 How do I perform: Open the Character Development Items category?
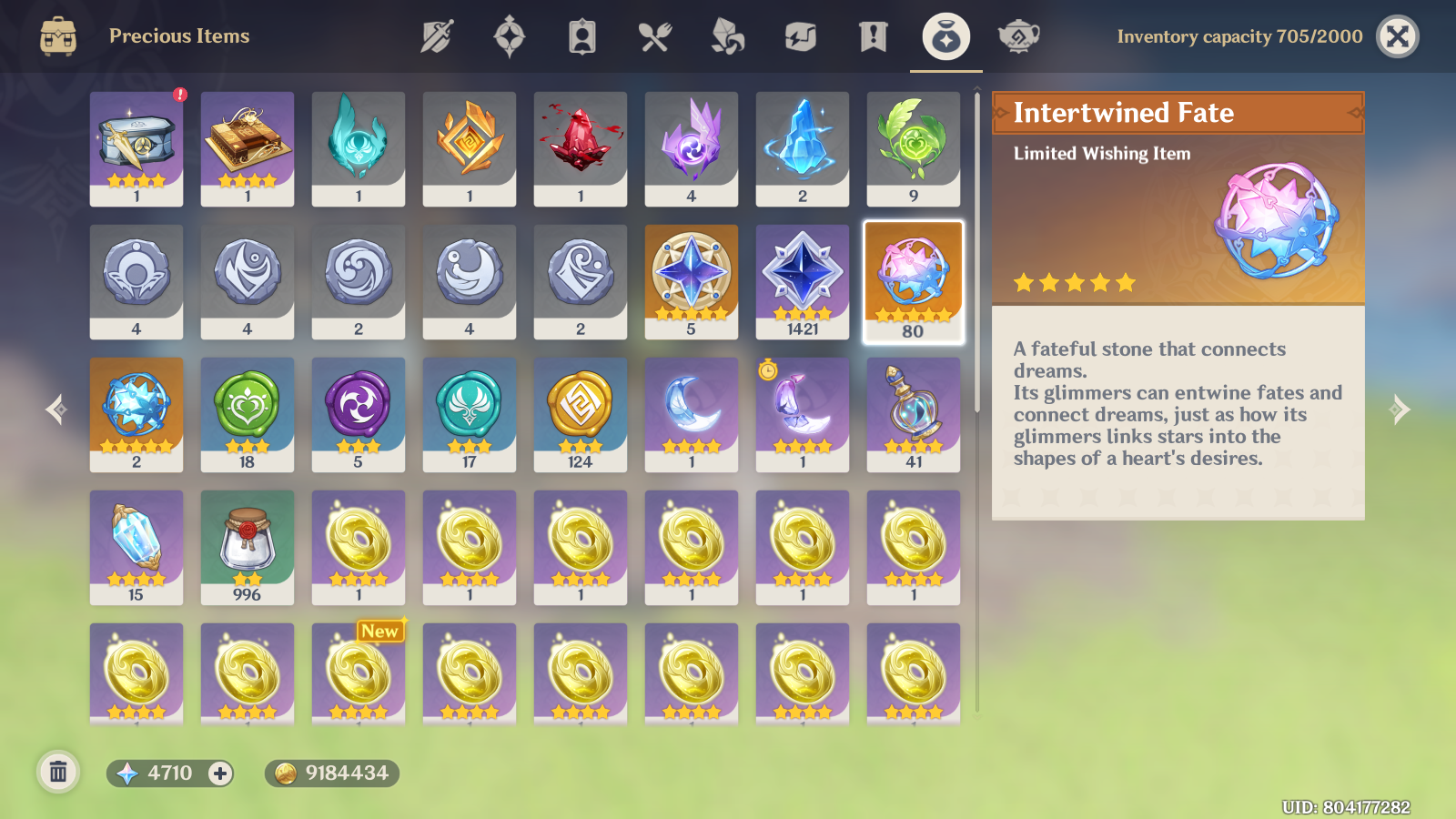point(581,36)
